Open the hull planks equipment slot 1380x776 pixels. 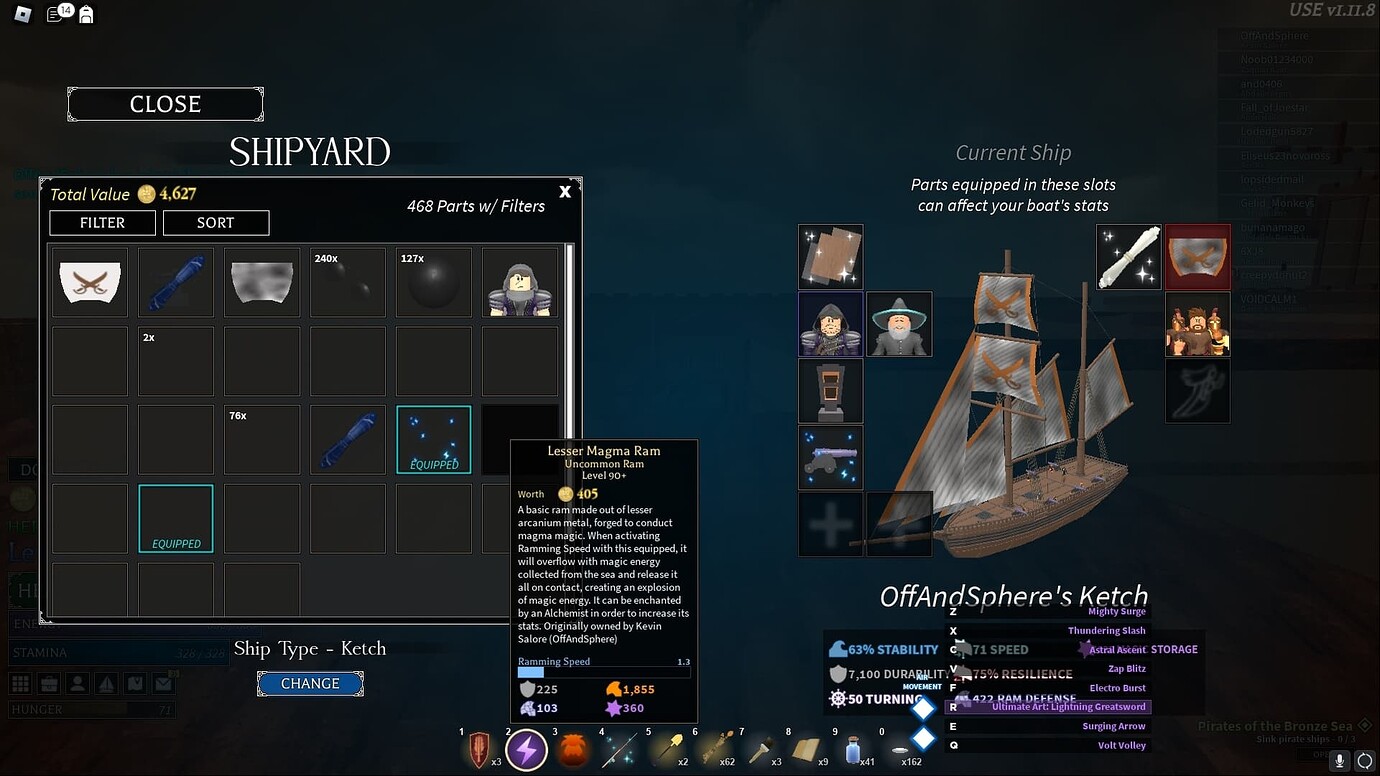[x=830, y=257]
